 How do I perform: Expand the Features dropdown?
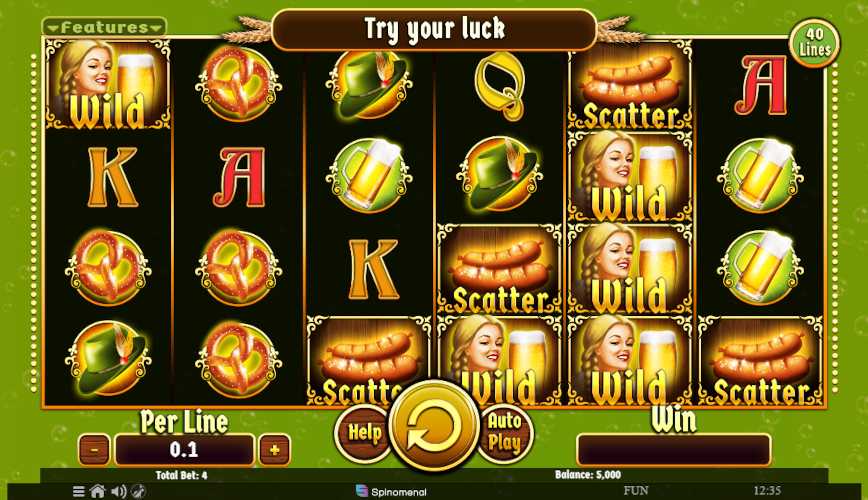105,27
